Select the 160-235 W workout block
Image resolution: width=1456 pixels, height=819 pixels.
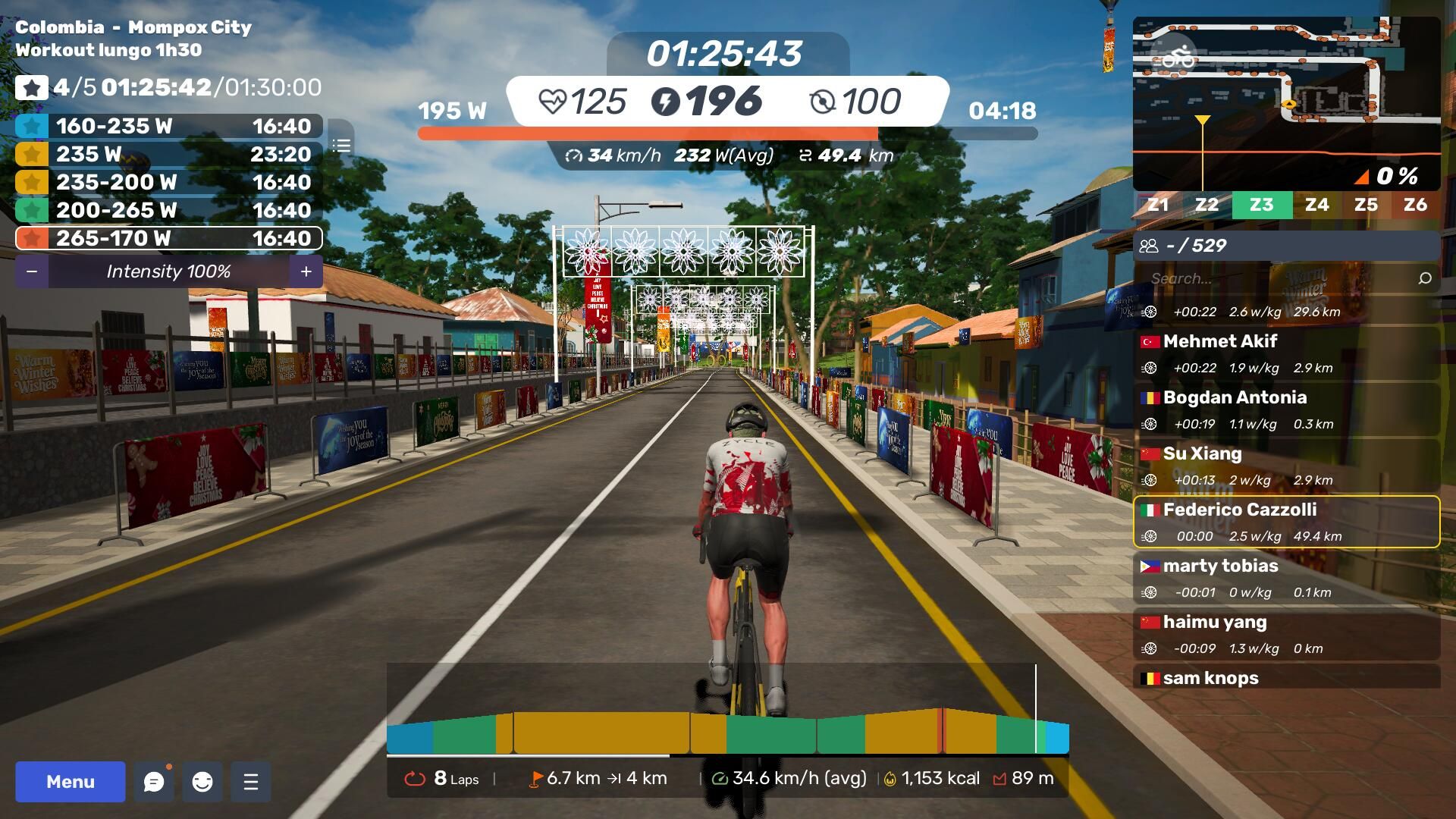(x=168, y=126)
